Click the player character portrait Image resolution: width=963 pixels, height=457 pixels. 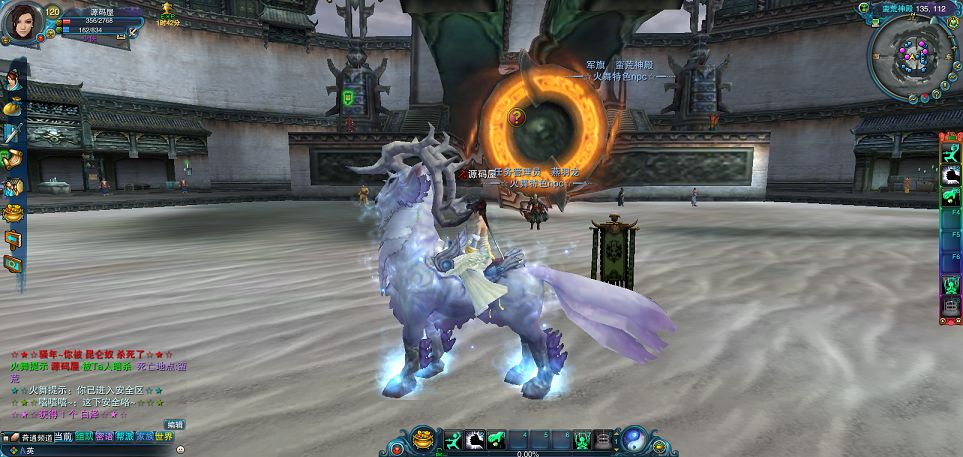click(x=22, y=22)
